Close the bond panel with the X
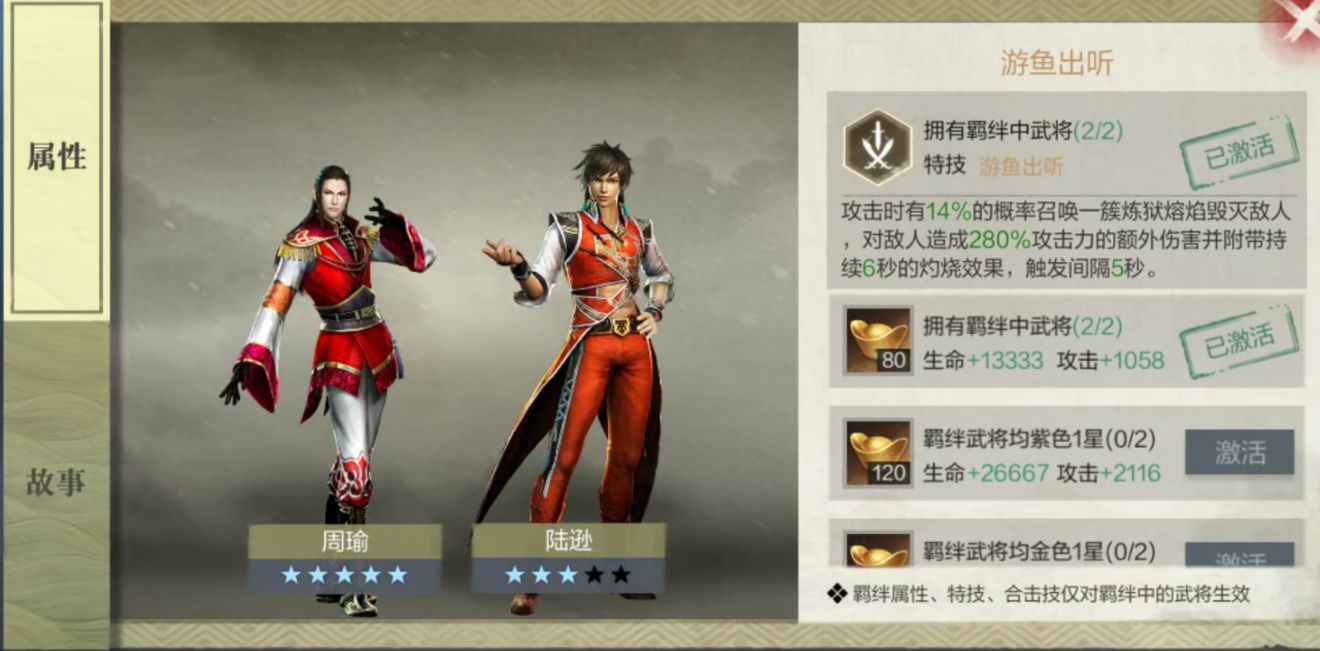This screenshot has height=651, width=1320. 1296,22
